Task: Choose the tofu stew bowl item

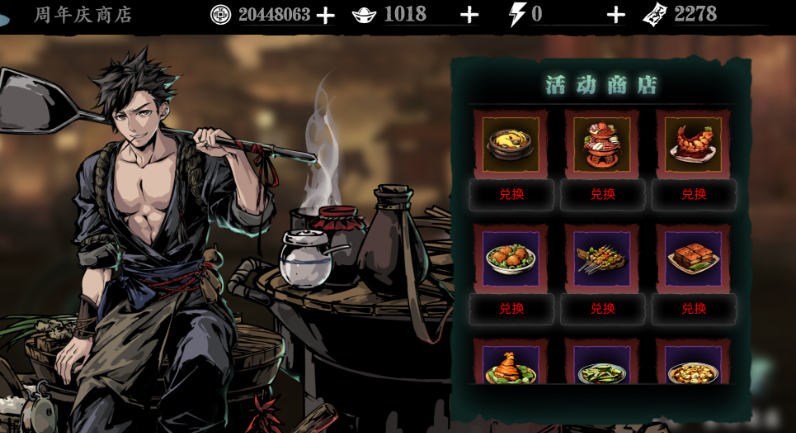Action: (x=693, y=365)
